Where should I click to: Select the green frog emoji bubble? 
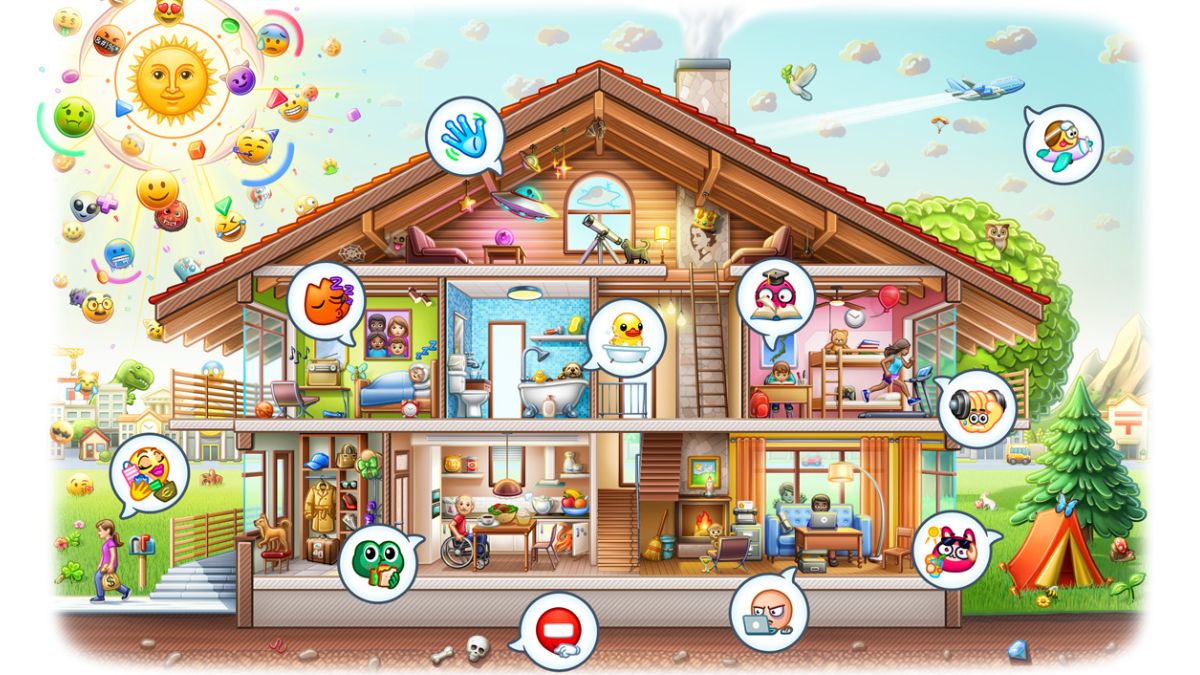[378, 562]
